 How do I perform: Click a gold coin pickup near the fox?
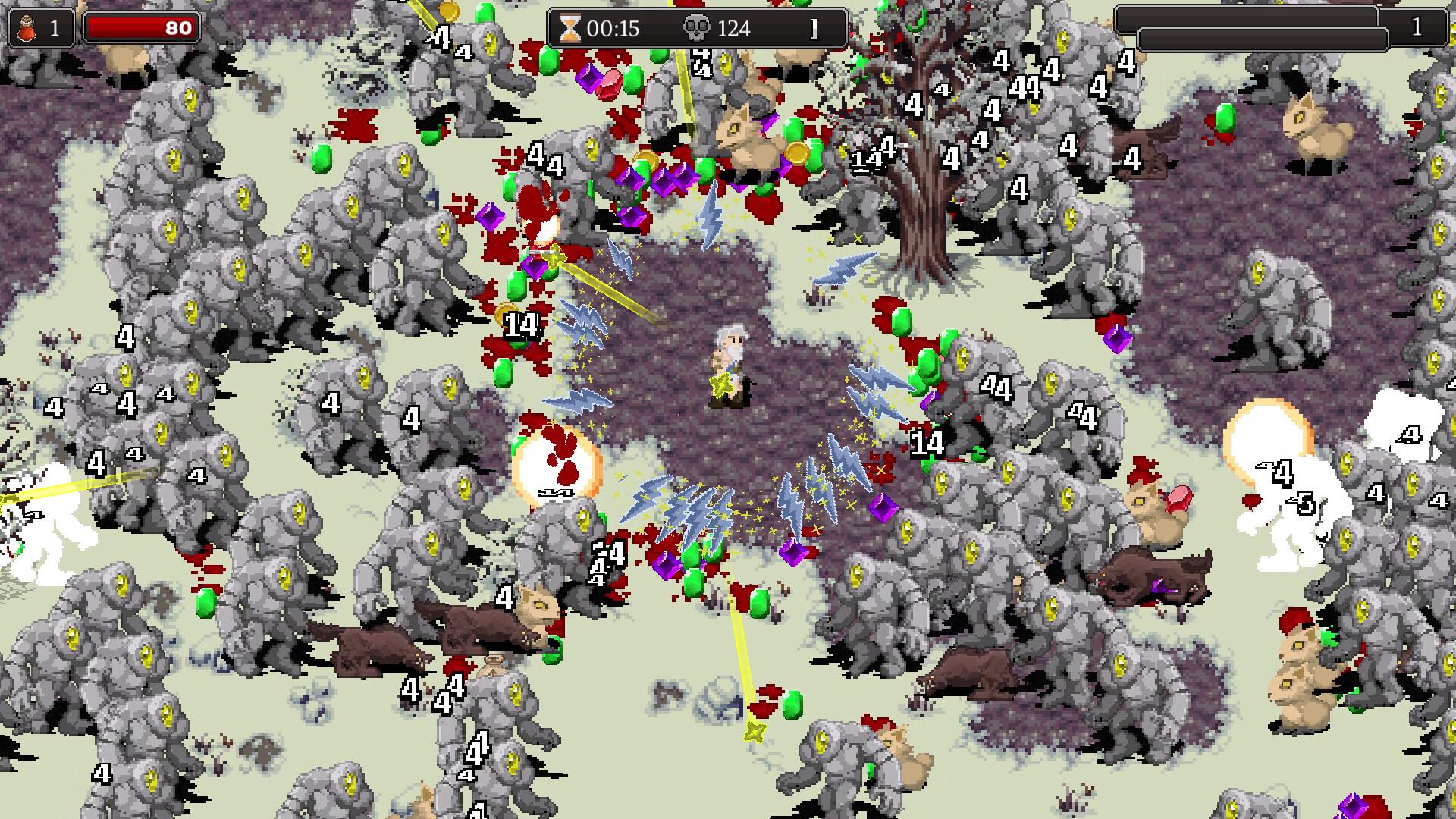pos(797,152)
